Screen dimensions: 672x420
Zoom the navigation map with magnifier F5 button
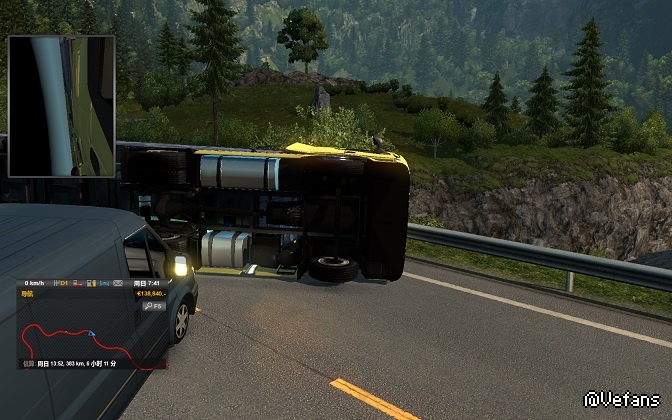(x=154, y=306)
